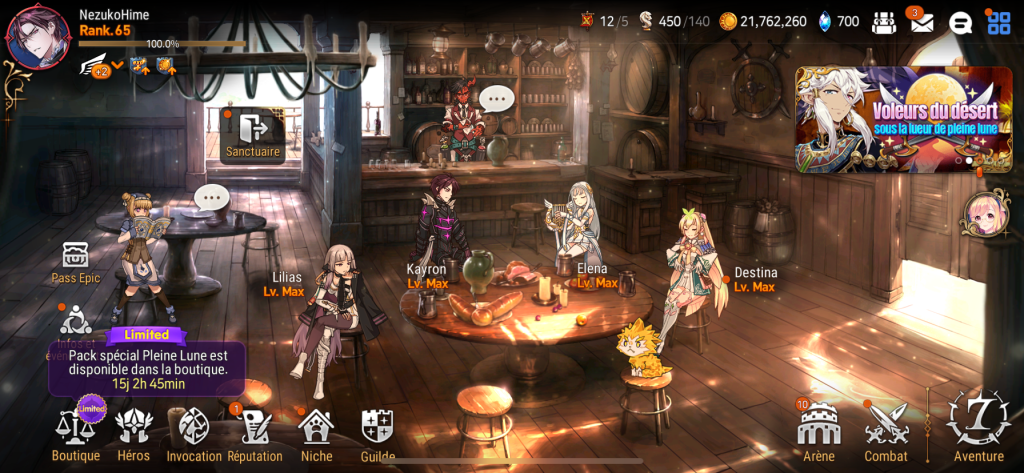Open the Réputation menu
Viewport: 1024px width, 473px height.
pyautogui.click(x=253, y=431)
